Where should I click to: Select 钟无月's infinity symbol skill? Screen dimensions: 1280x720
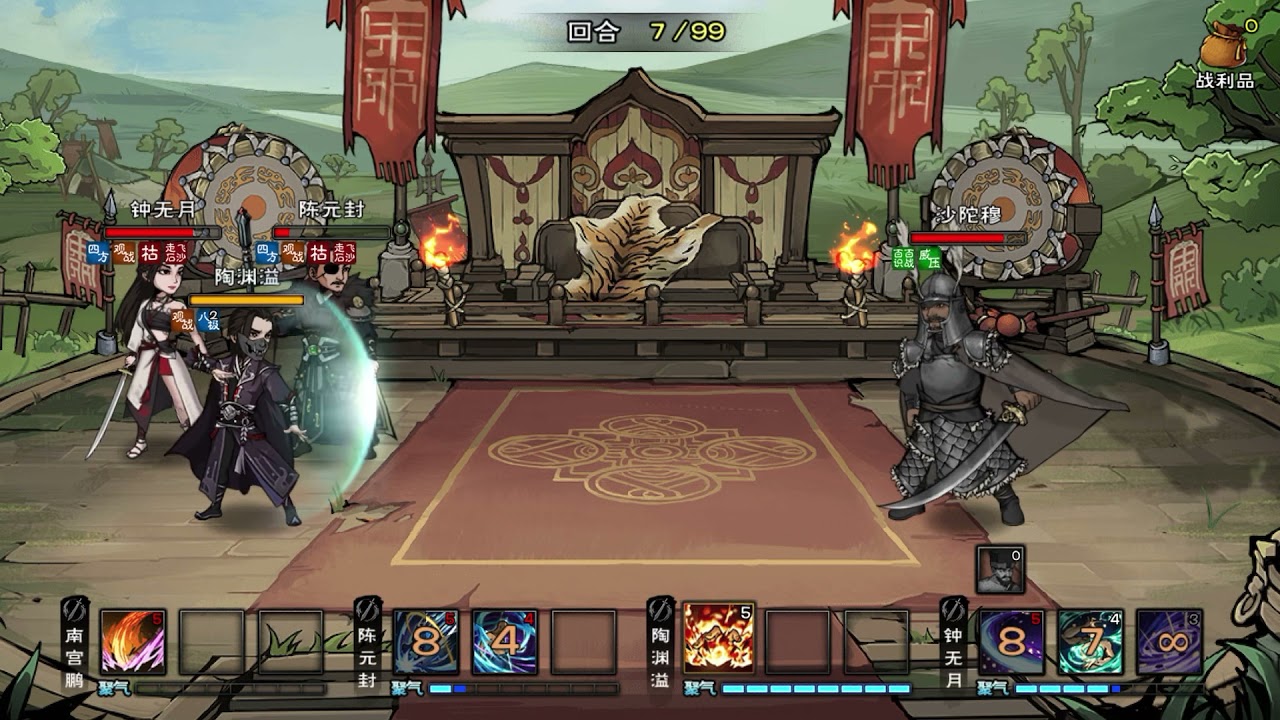click(1169, 642)
